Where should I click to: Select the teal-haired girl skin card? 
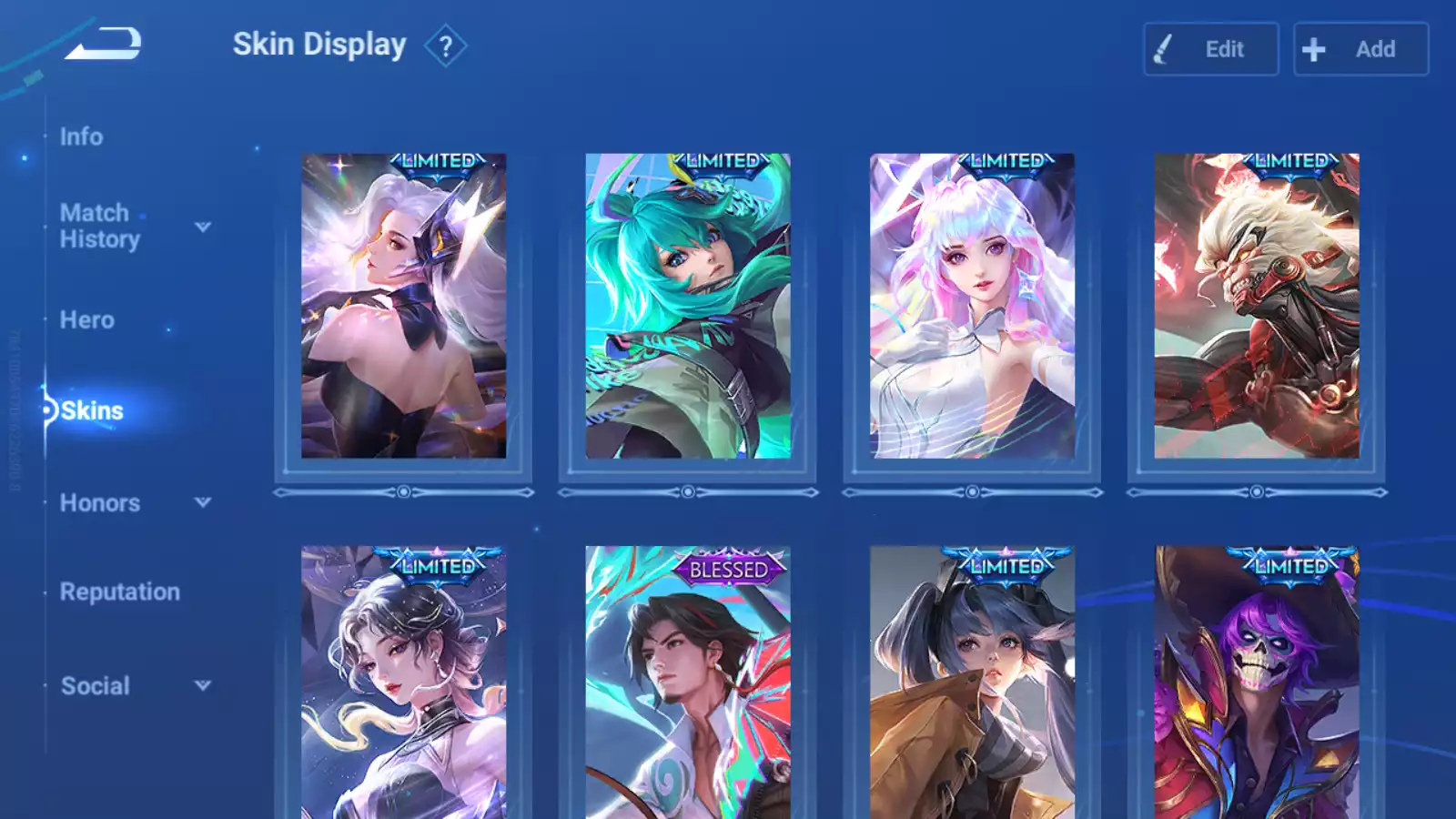click(688, 306)
